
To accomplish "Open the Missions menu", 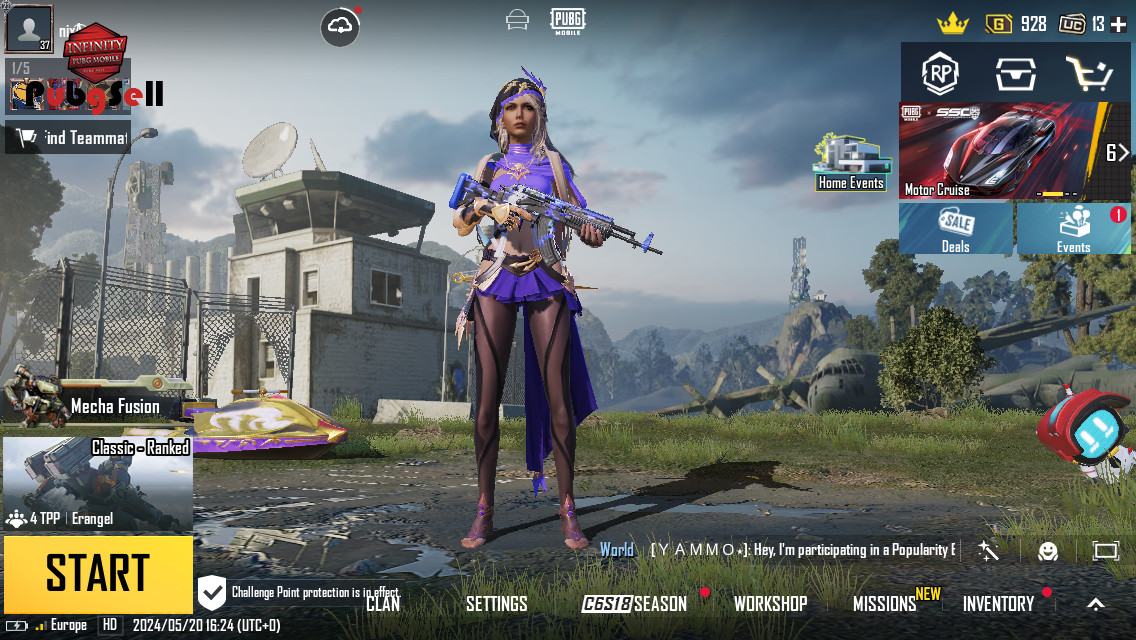I will (885, 603).
